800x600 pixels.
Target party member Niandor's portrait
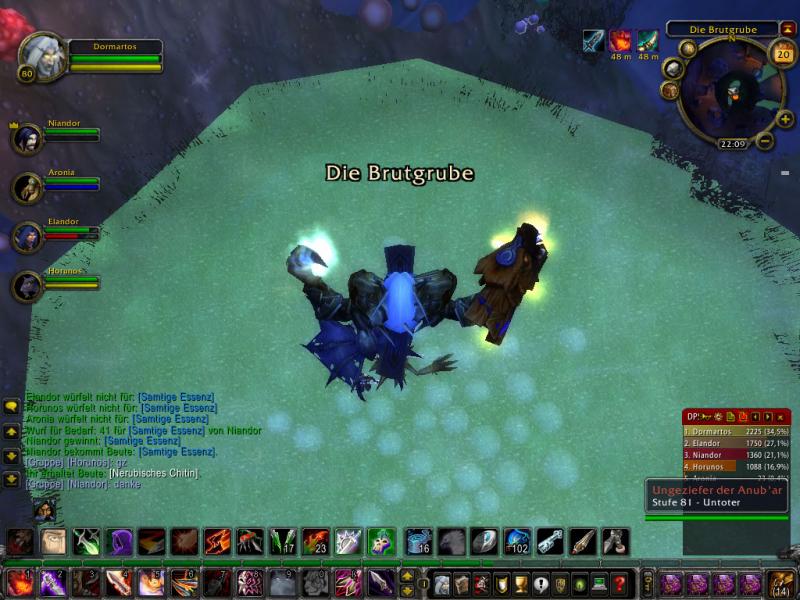[x=27, y=138]
